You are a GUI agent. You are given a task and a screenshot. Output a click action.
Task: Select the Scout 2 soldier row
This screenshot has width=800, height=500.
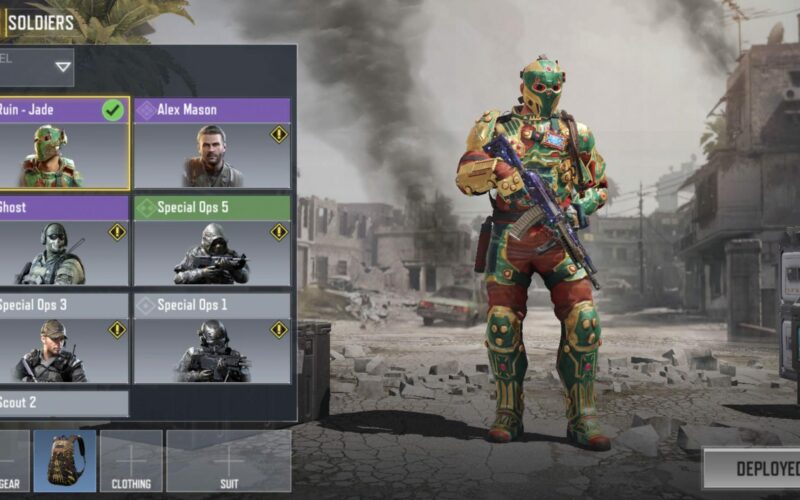tap(64, 403)
